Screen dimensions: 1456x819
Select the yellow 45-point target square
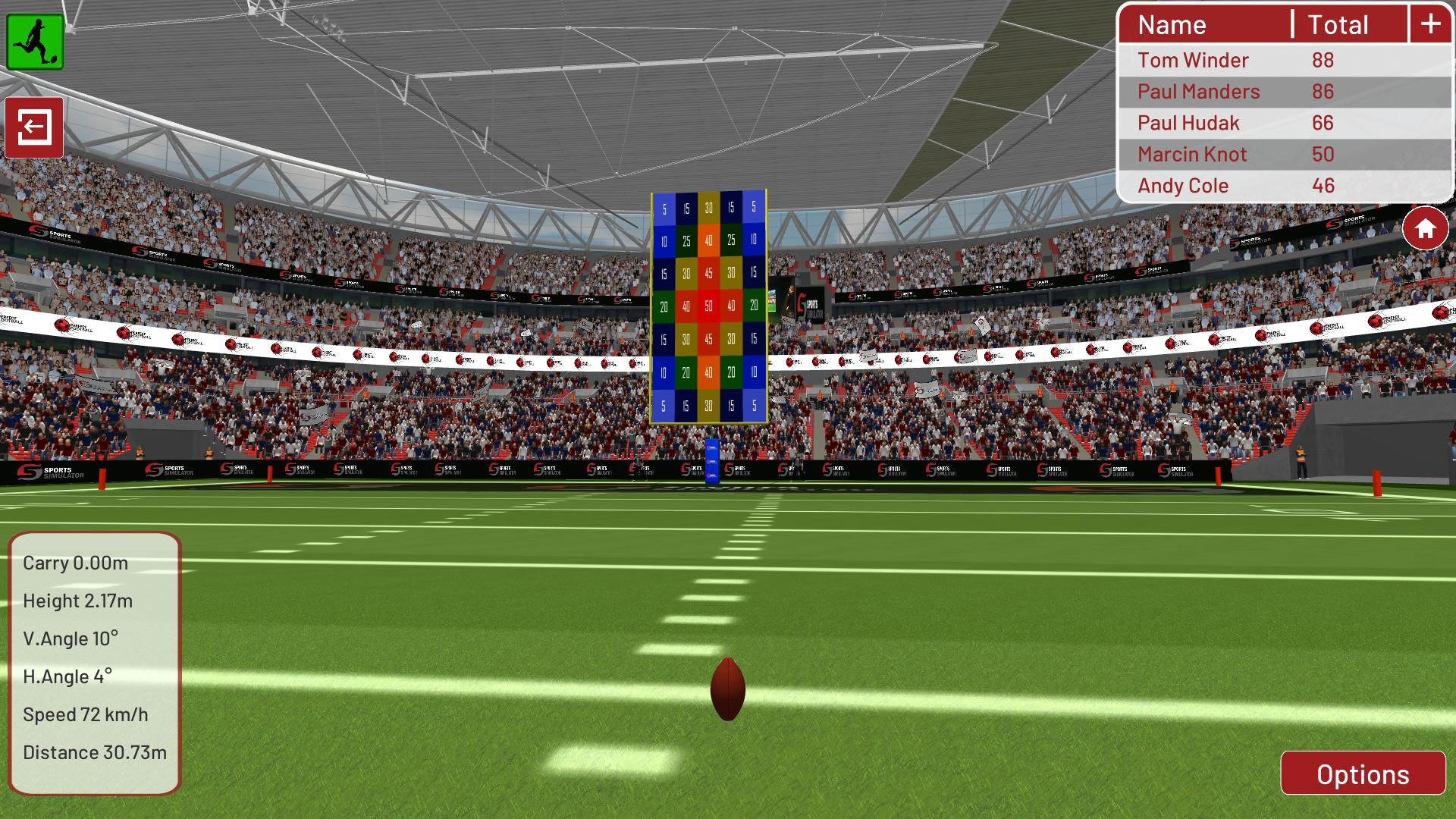click(708, 275)
